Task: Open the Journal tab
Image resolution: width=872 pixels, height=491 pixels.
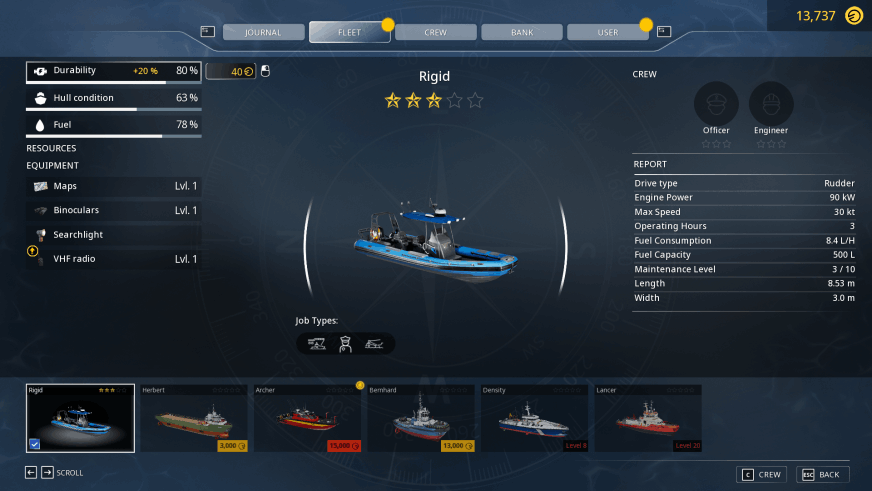Action: coord(263,32)
